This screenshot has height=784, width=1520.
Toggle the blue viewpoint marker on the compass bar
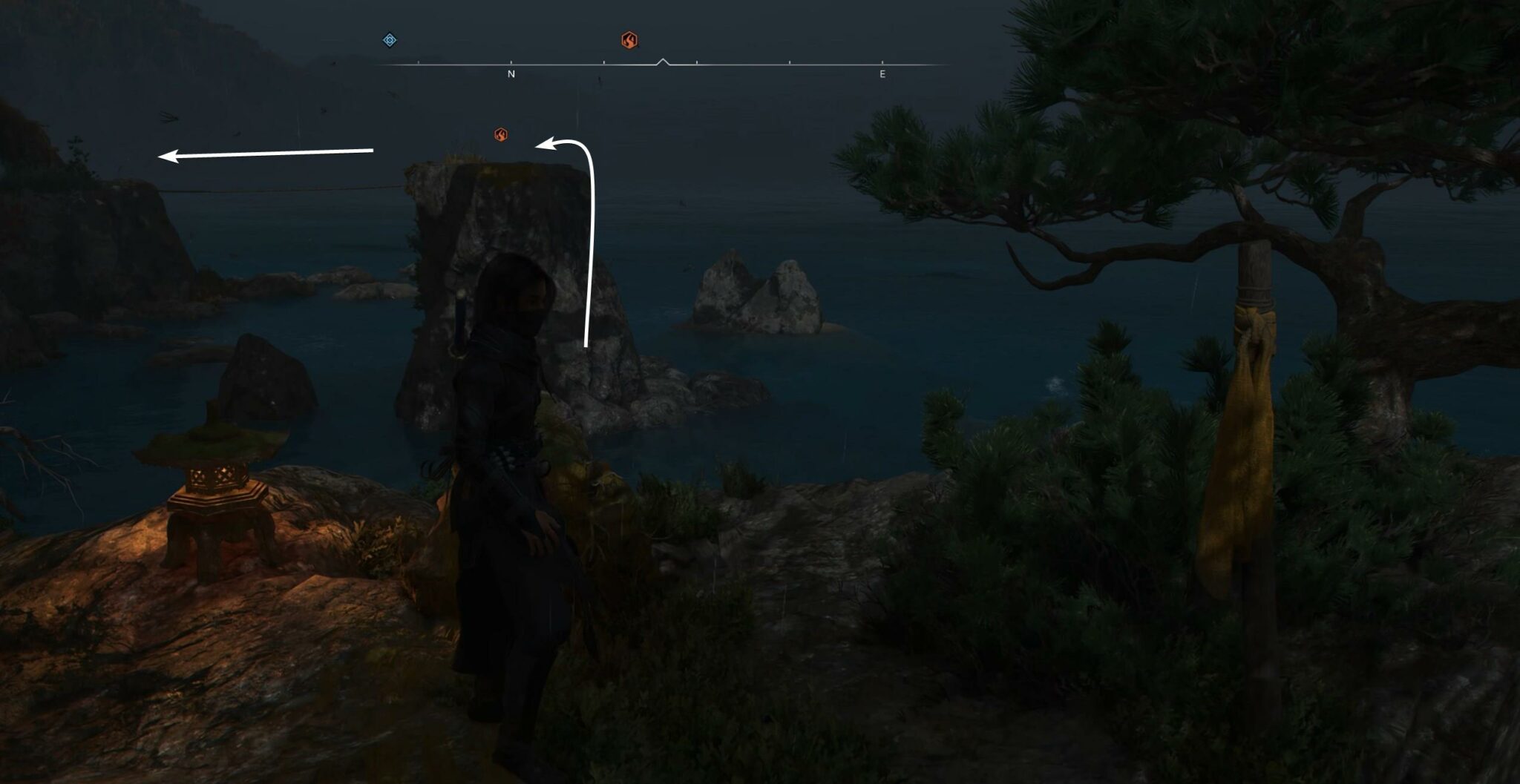point(390,39)
